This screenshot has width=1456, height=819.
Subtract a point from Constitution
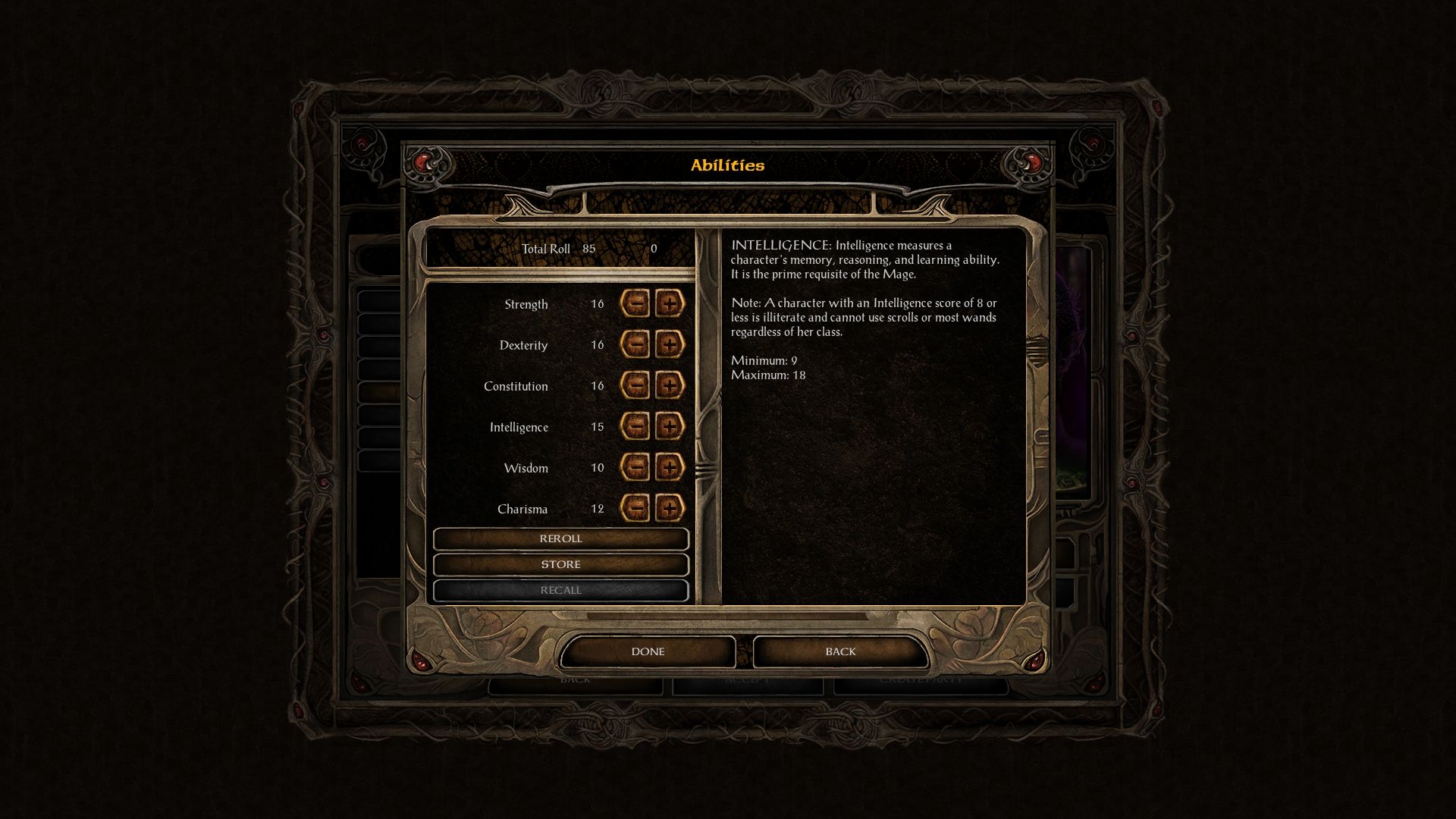pyautogui.click(x=635, y=386)
